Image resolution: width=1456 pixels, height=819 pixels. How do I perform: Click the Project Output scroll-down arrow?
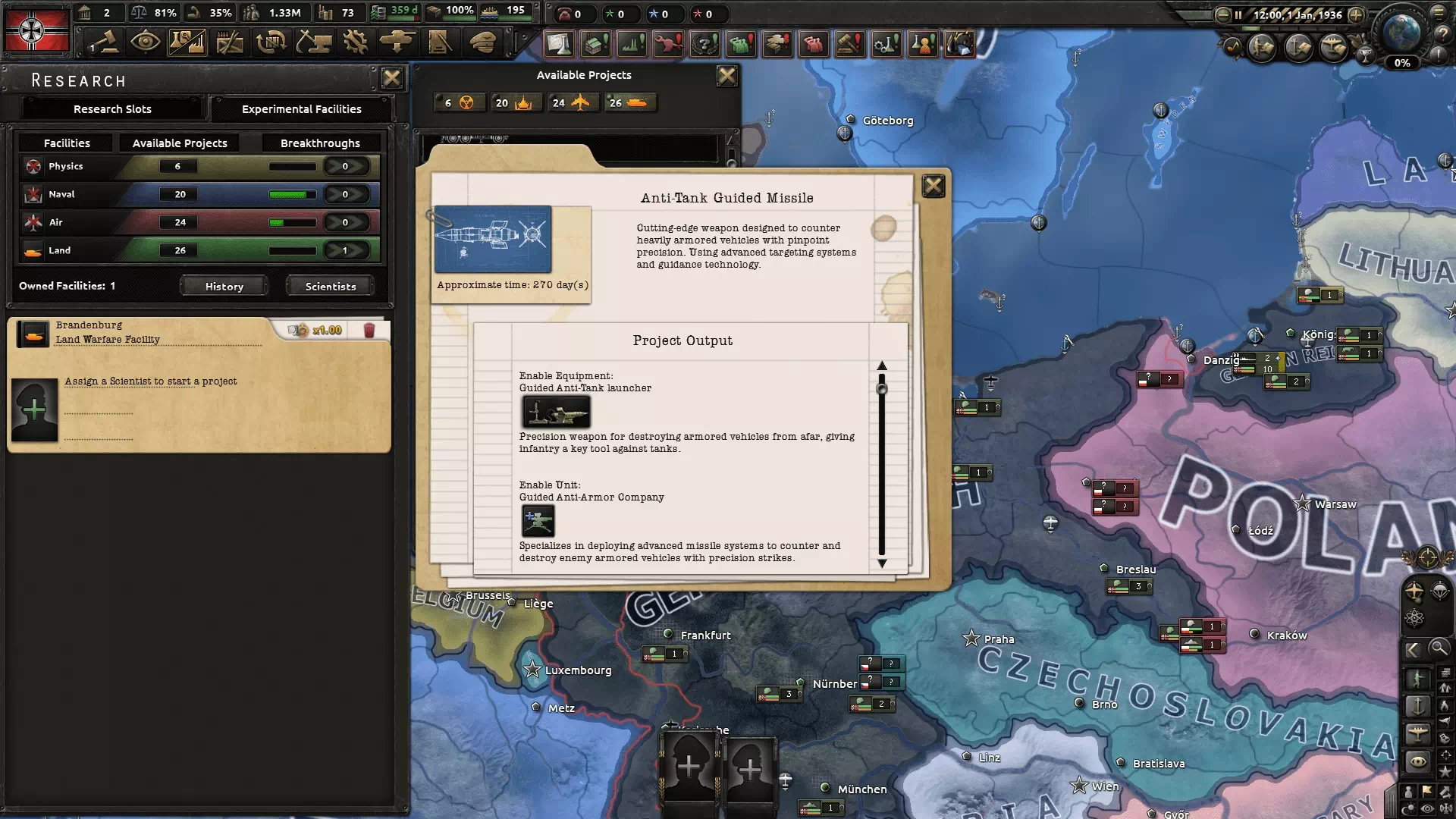click(x=882, y=563)
